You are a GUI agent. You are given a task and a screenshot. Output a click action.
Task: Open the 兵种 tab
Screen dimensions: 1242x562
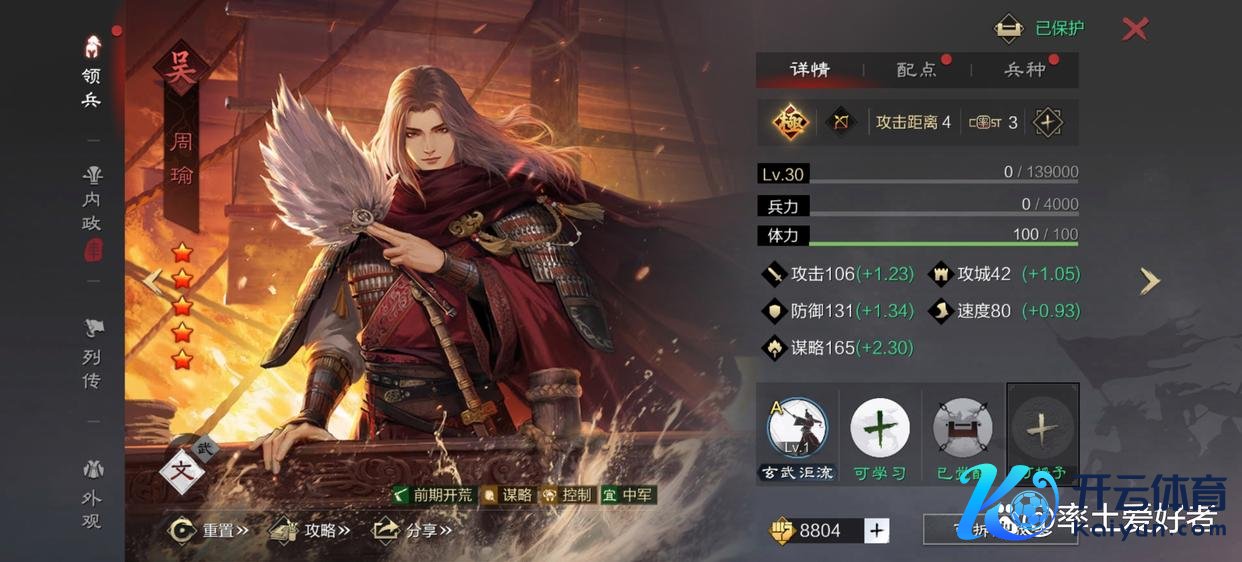[x=1024, y=70]
